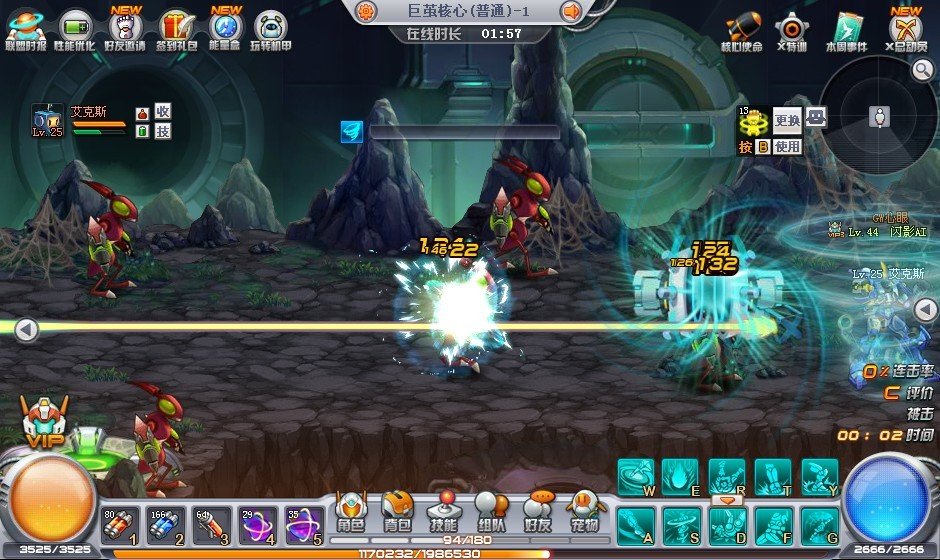This screenshot has width=940, height=560.
Task: Toggle the sound speaker button
Action: (x=572, y=11)
